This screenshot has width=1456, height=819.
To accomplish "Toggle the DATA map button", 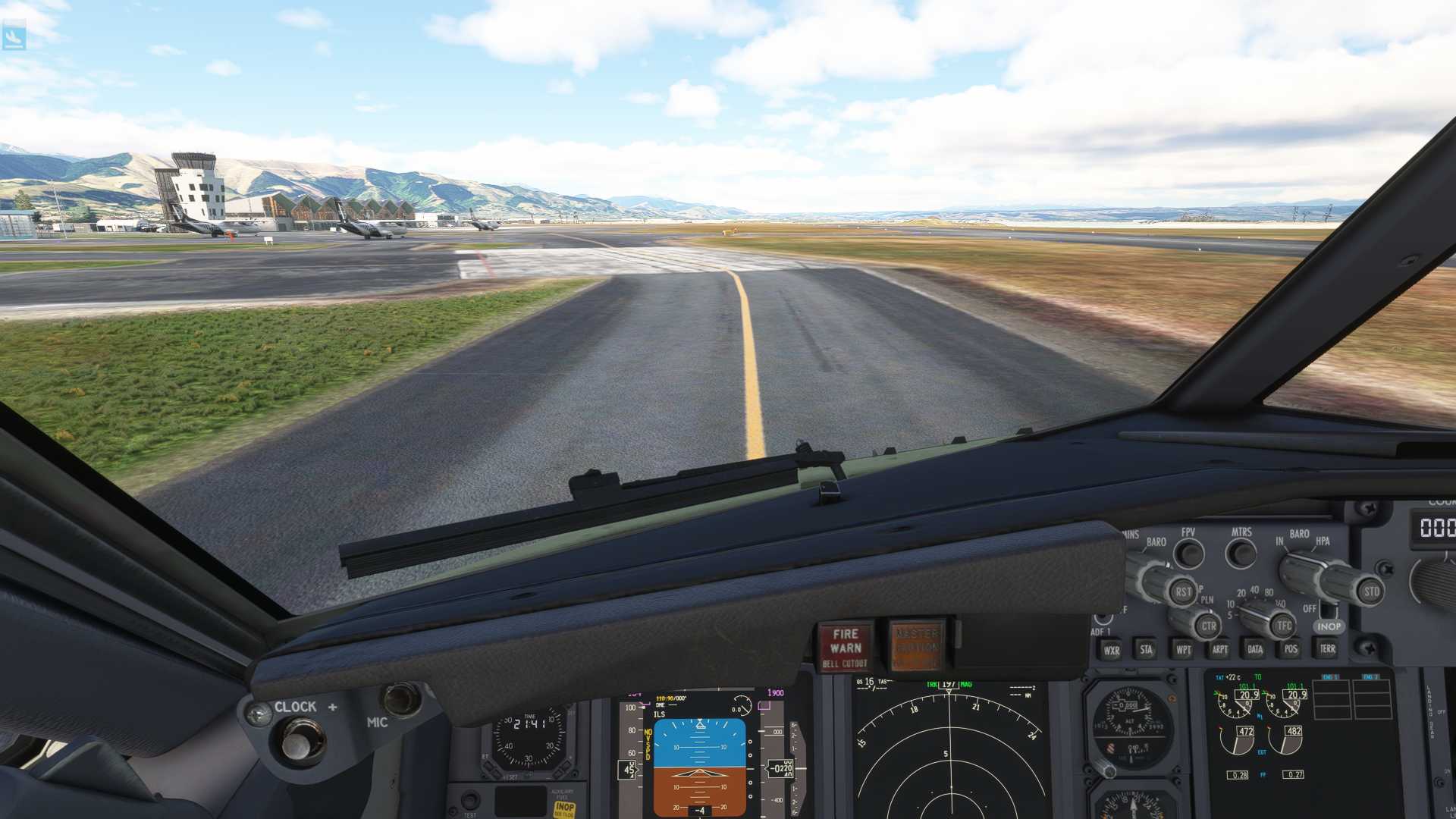I will pyautogui.click(x=1255, y=649).
